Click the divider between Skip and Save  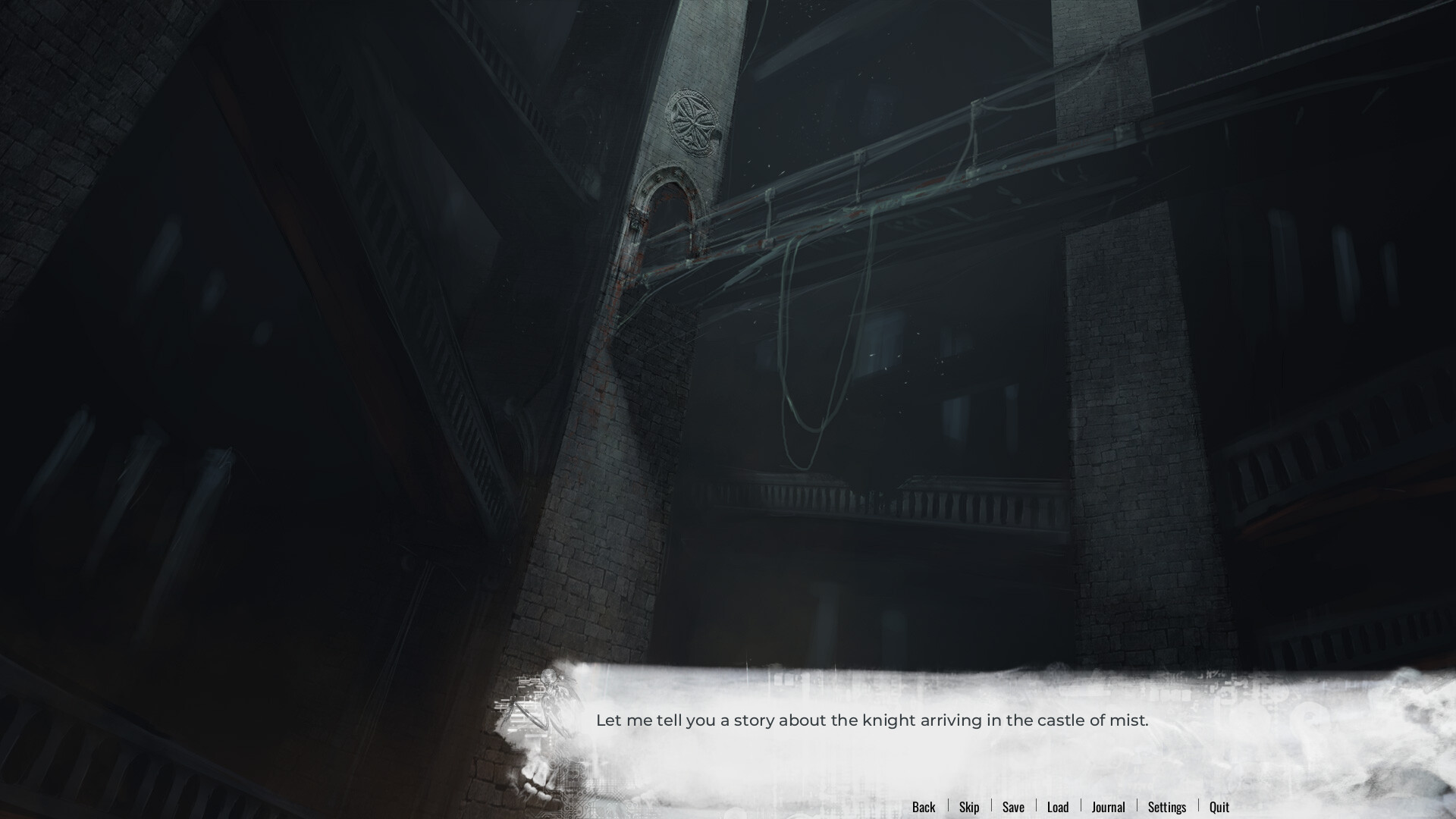tap(991, 807)
